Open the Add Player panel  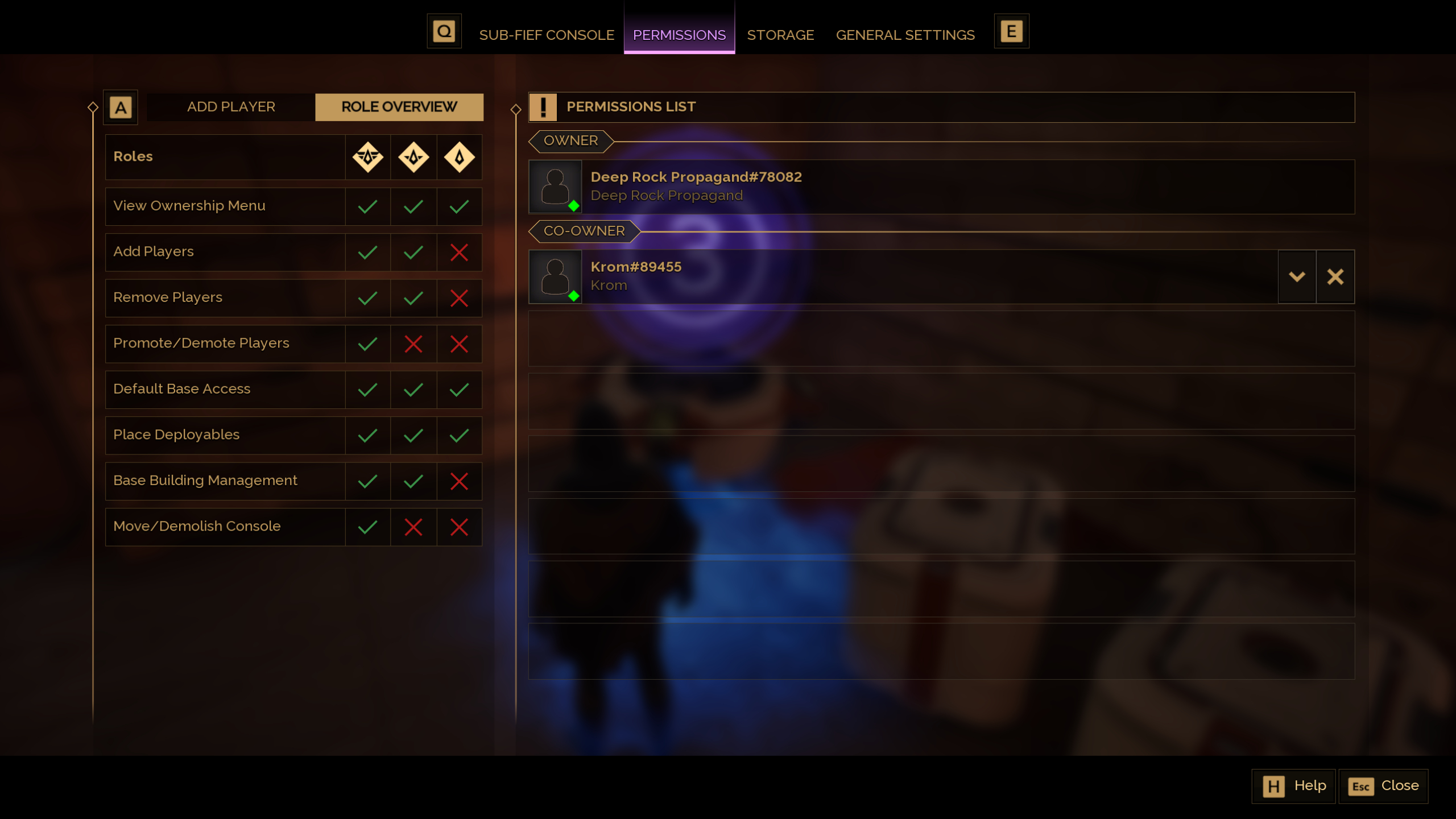click(x=231, y=106)
